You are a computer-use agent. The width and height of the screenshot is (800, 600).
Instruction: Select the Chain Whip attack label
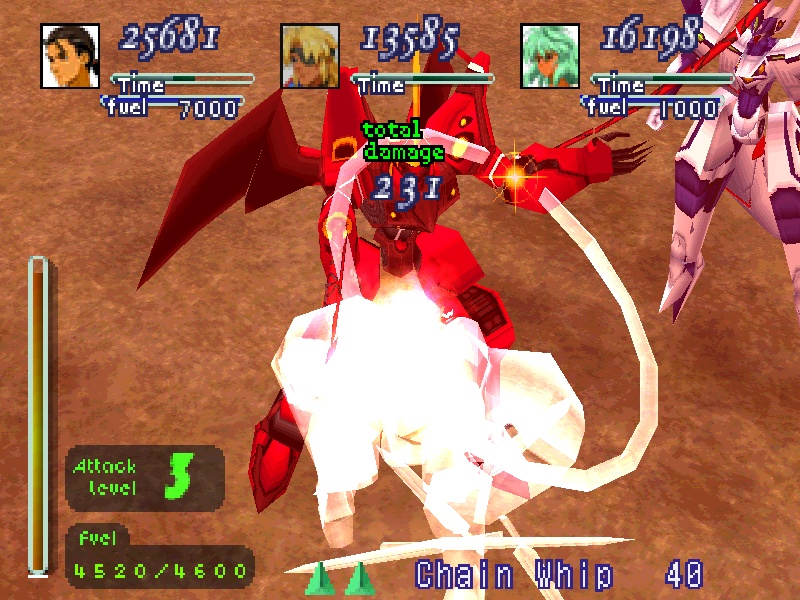(x=513, y=575)
